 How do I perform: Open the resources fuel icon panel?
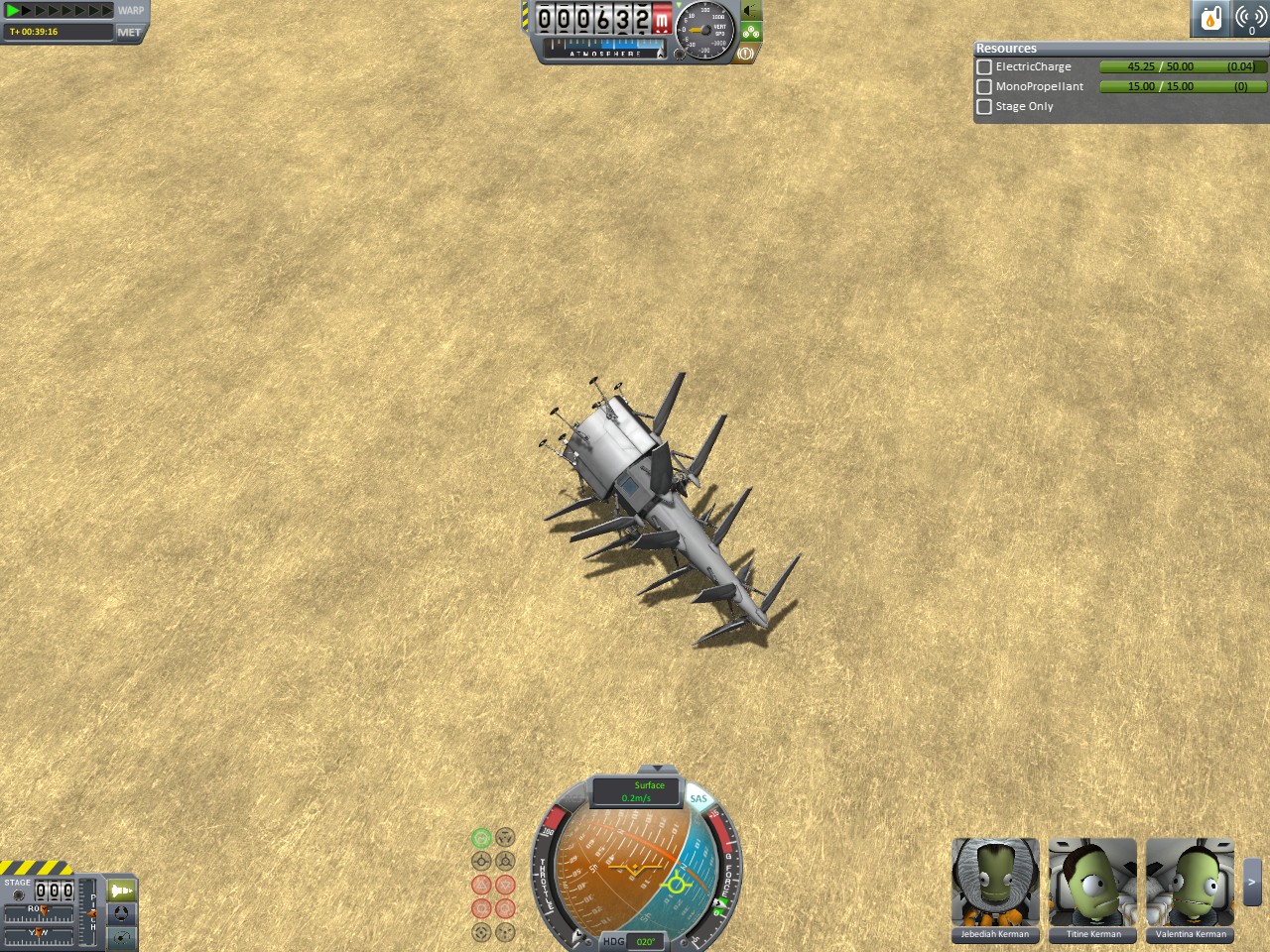tap(1210, 19)
